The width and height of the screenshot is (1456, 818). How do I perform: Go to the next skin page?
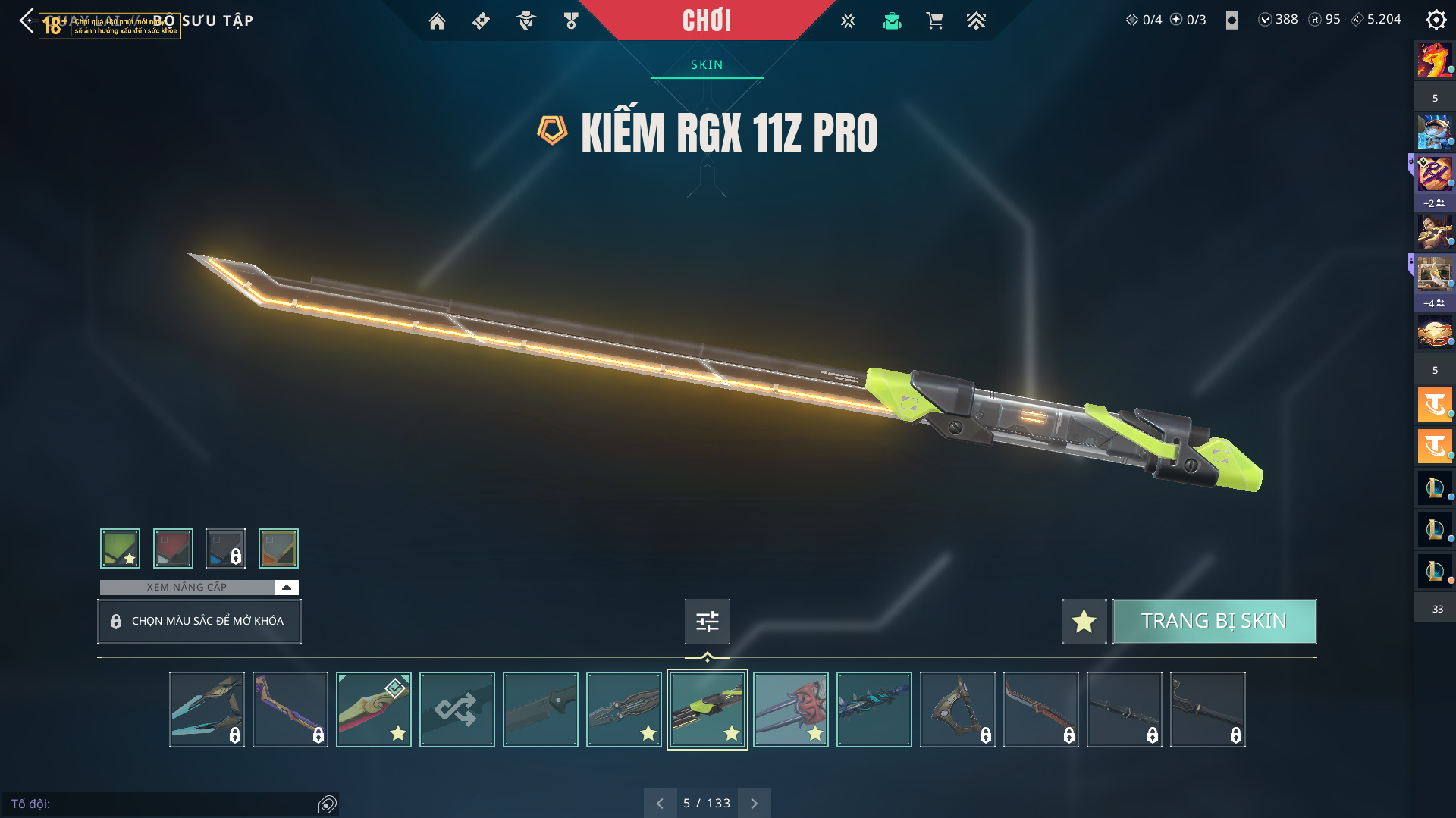click(754, 803)
